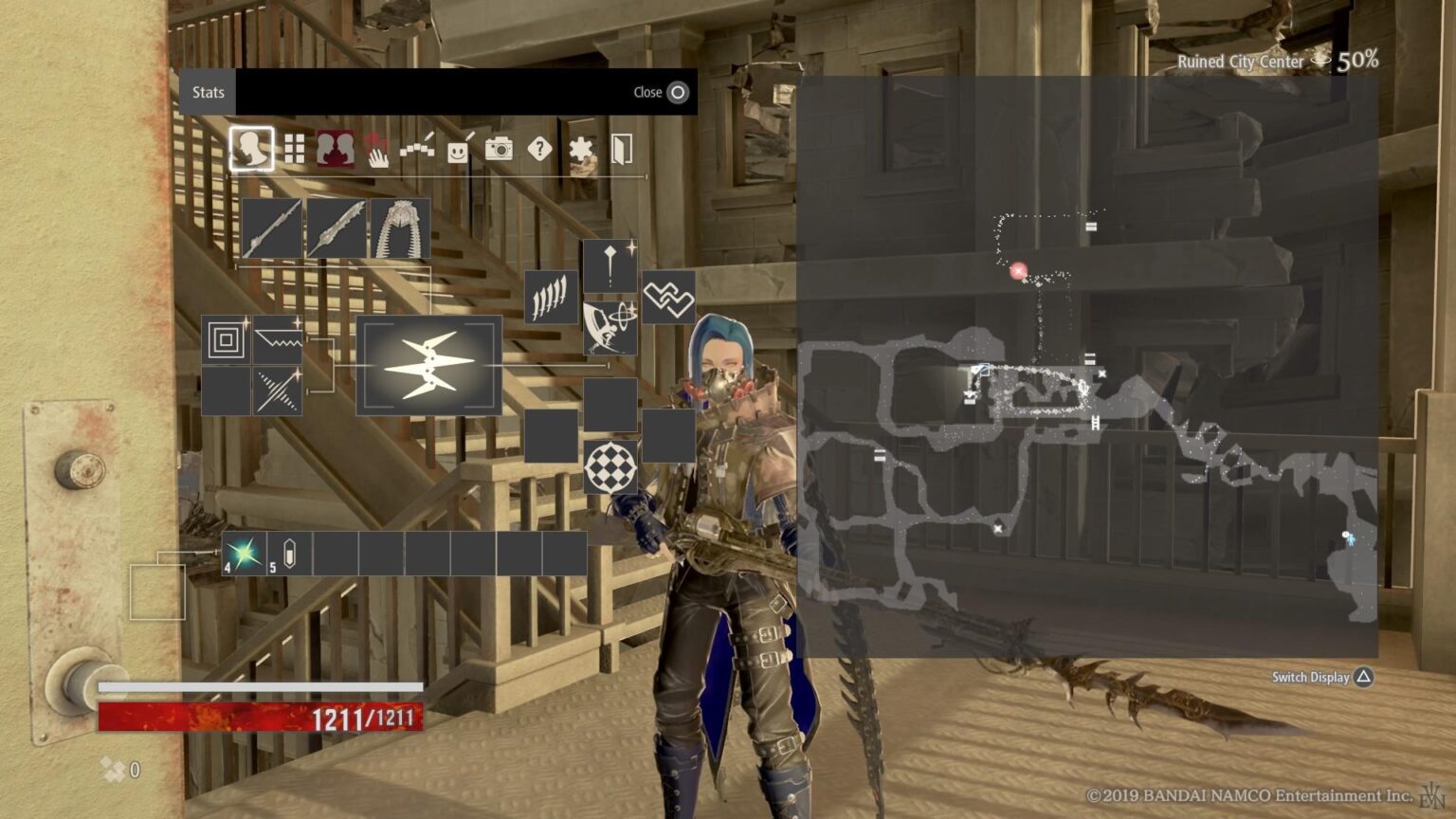Select the first spear weapon slot

pyautogui.click(x=272, y=228)
